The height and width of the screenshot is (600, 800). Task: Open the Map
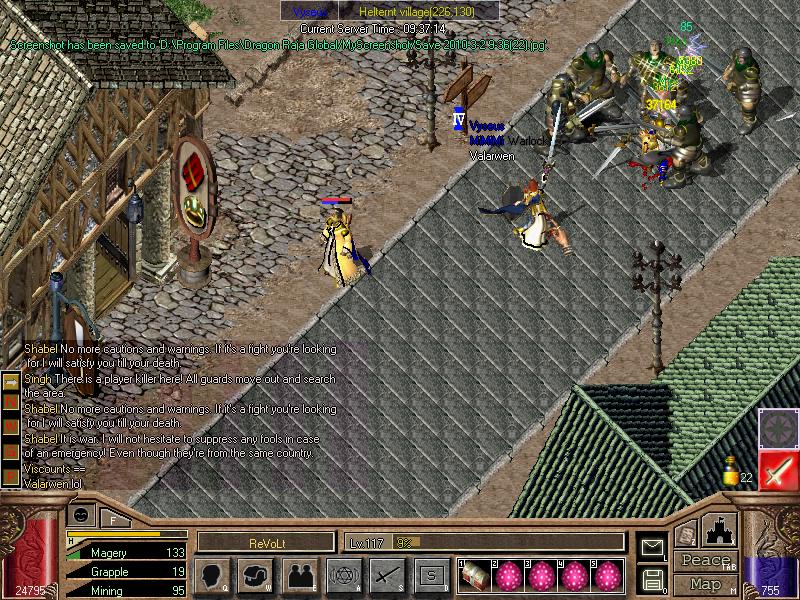click(x=705, y=584)
